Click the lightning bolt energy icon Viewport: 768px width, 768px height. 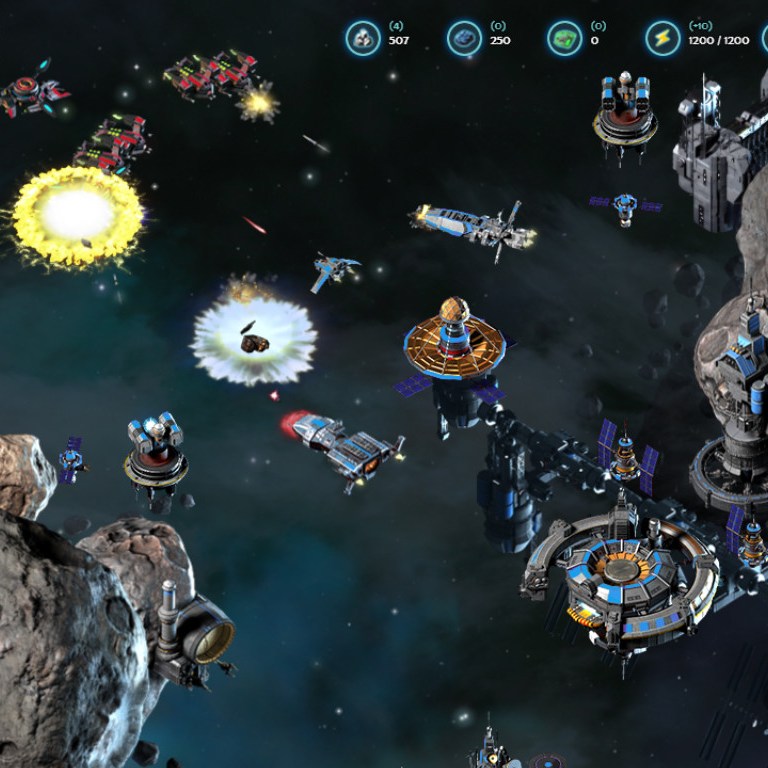tap(662, 38)
